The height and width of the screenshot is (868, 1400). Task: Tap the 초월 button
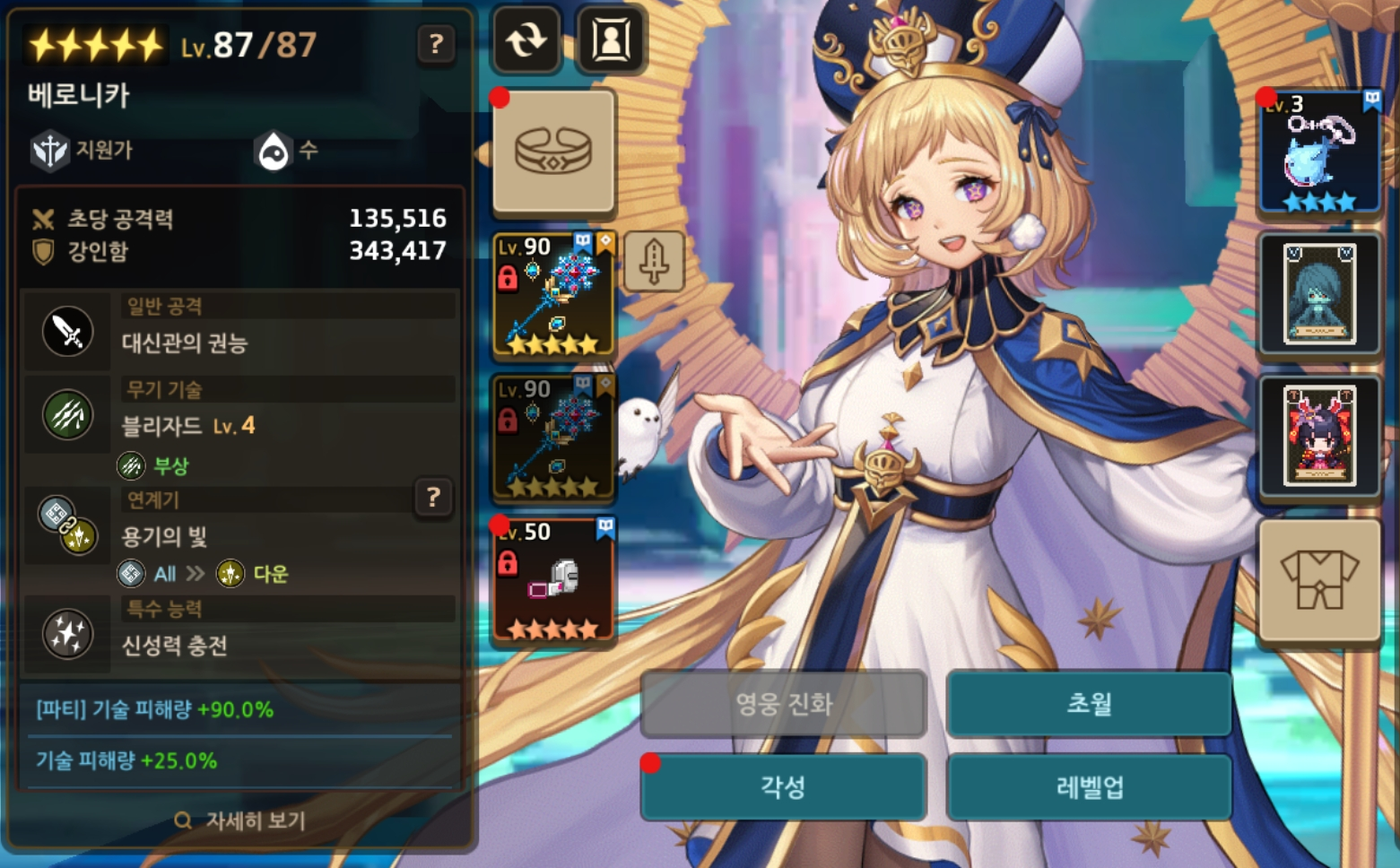click(x=1088, y=704)
